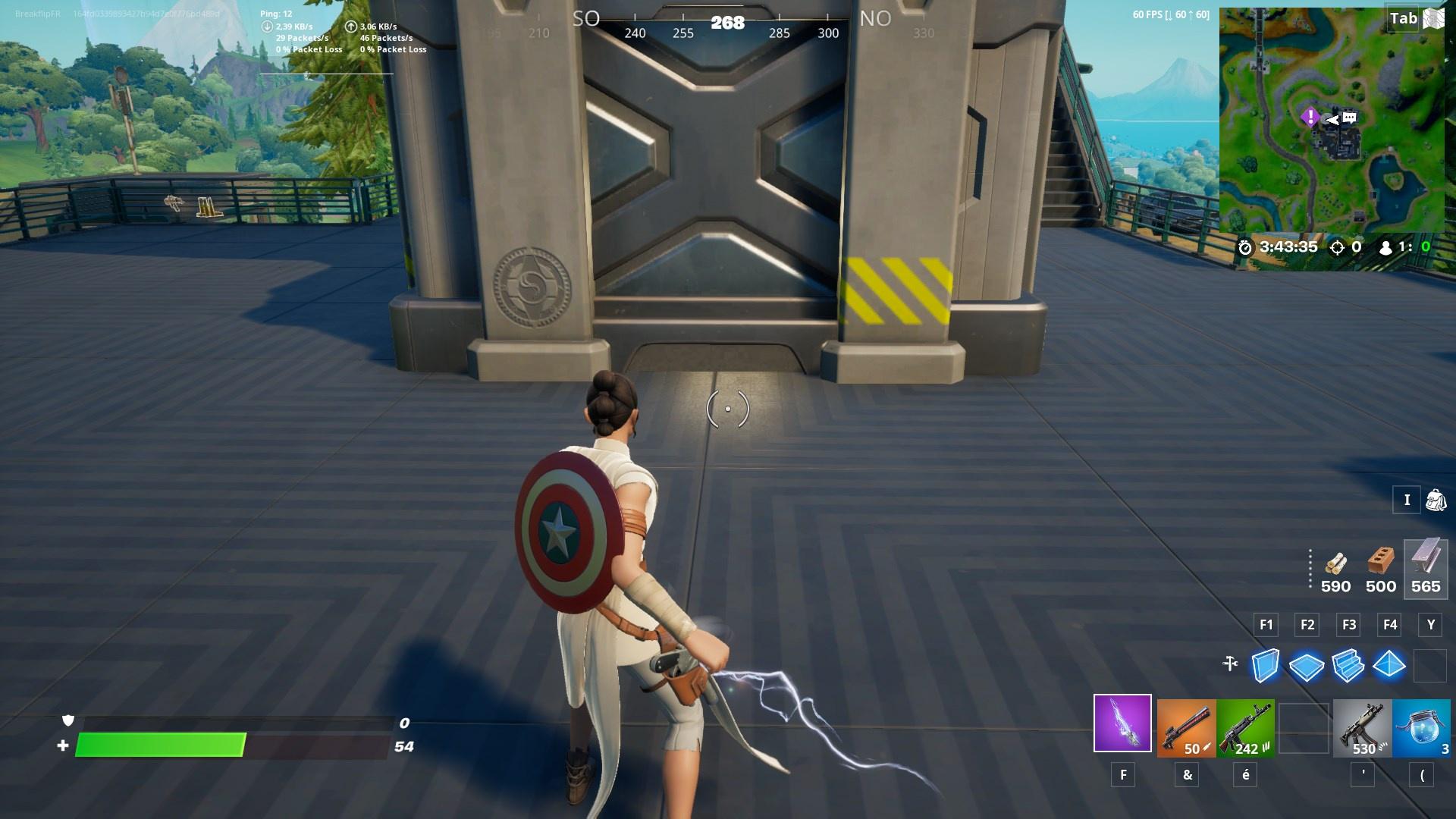Image resolution: width=1456 pixels, height=819 pixels.
Task: Select the floor building piece F2
Action: (1306, 667)
